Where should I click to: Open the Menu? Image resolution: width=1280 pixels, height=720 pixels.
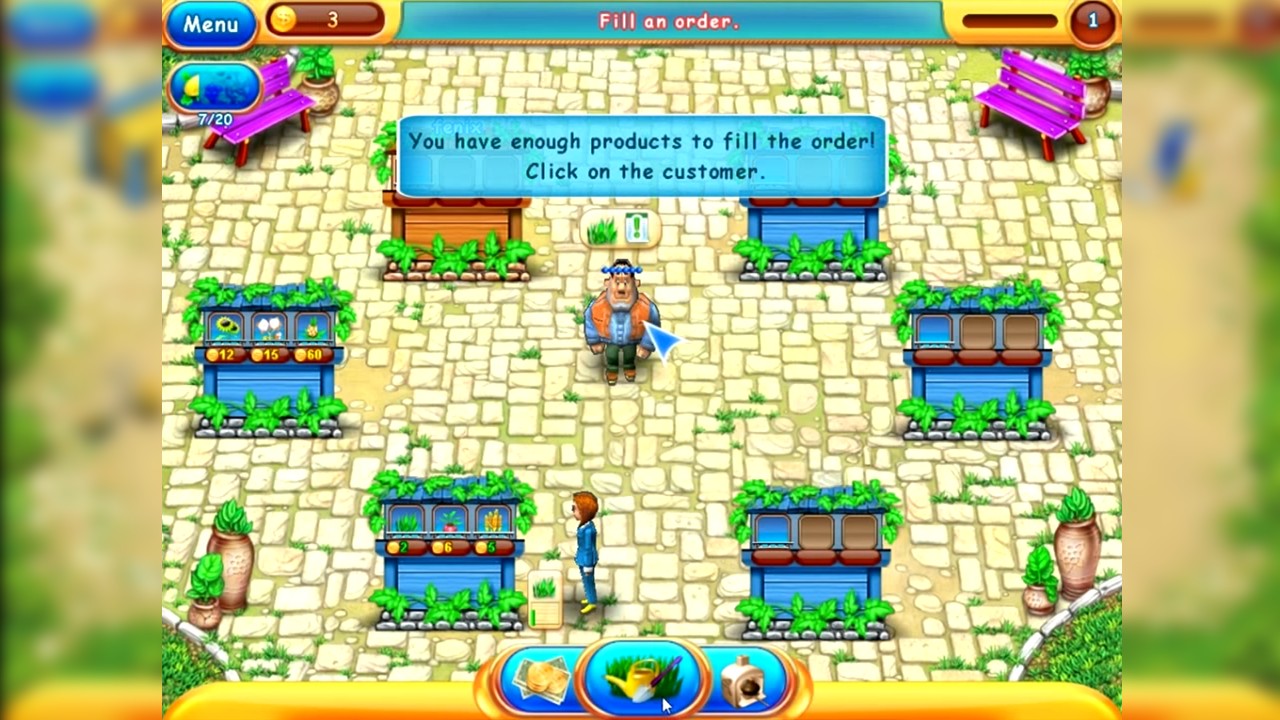click(x=210, y=26)
